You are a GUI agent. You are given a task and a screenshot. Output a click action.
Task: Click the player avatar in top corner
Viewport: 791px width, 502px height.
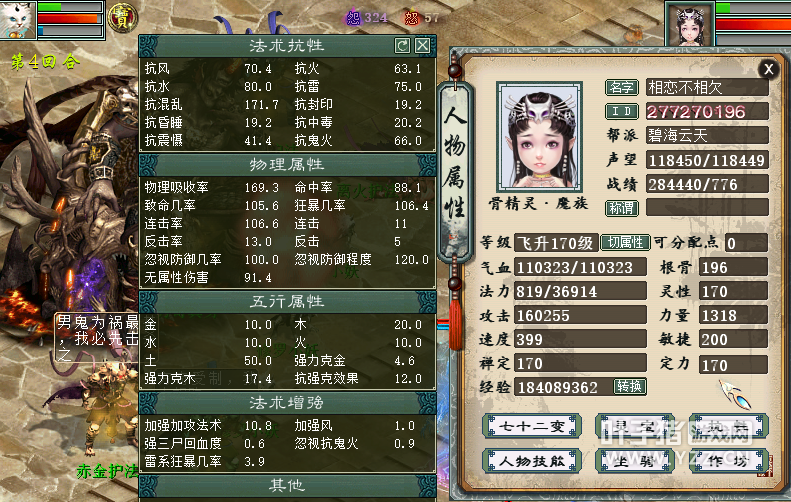tap(690, 22)
